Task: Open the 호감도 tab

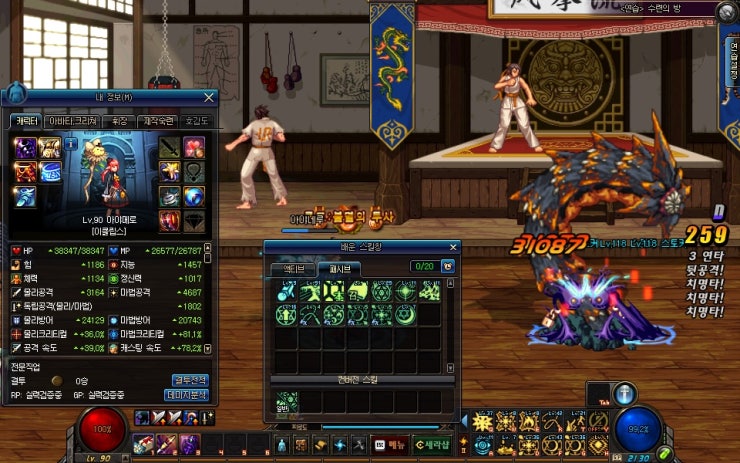Action: (196, 121)
